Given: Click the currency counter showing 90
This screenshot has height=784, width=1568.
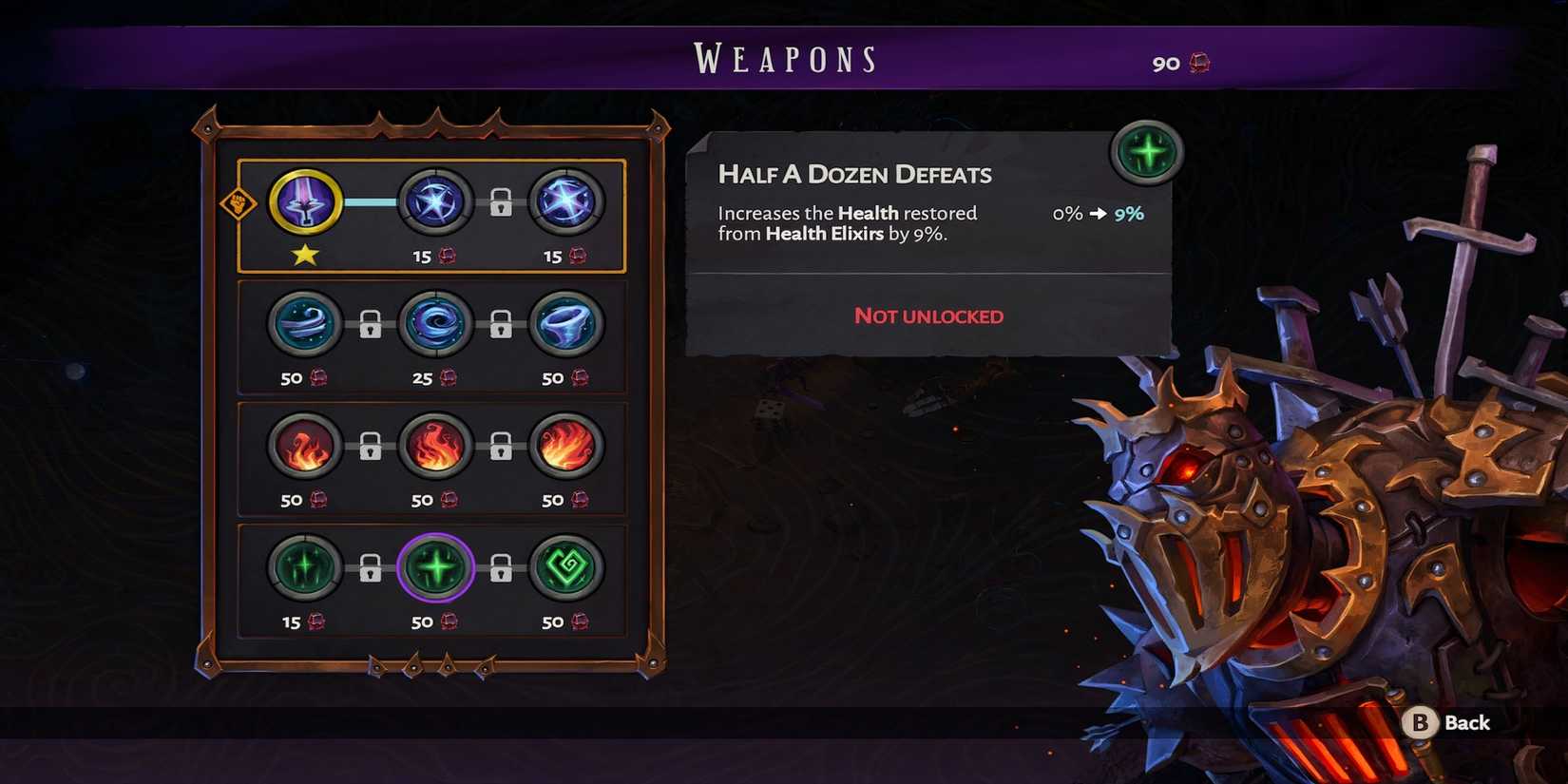Looking at the screenshot, I should (1178, 62).
